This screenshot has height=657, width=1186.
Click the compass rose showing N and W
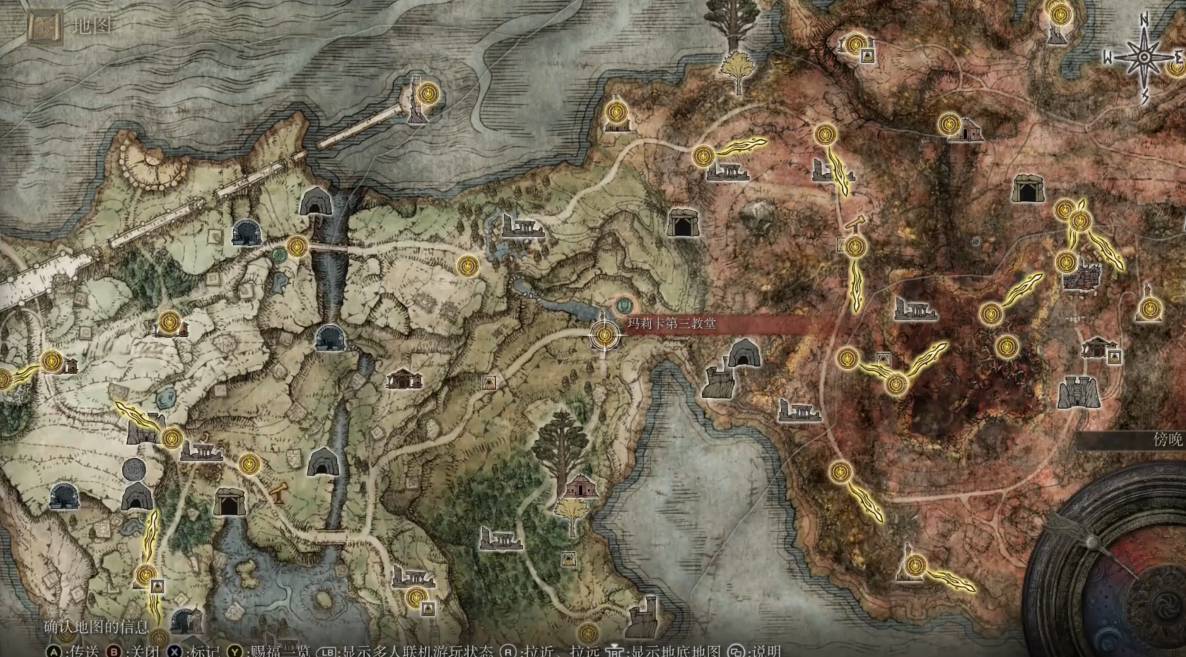[x=1142, y=58]
